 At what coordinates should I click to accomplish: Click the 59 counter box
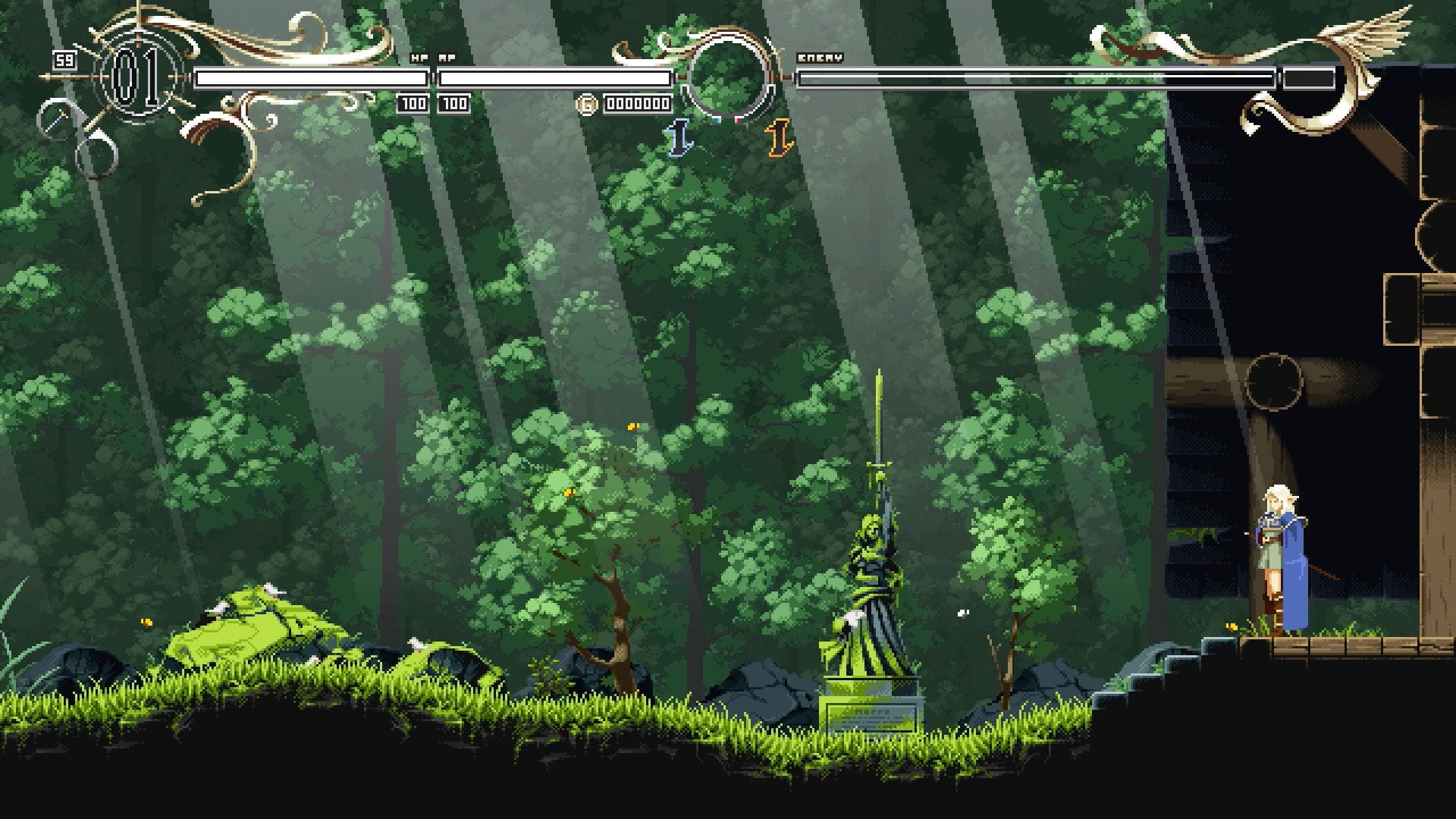pyautogui.click(x=64, y=60)
